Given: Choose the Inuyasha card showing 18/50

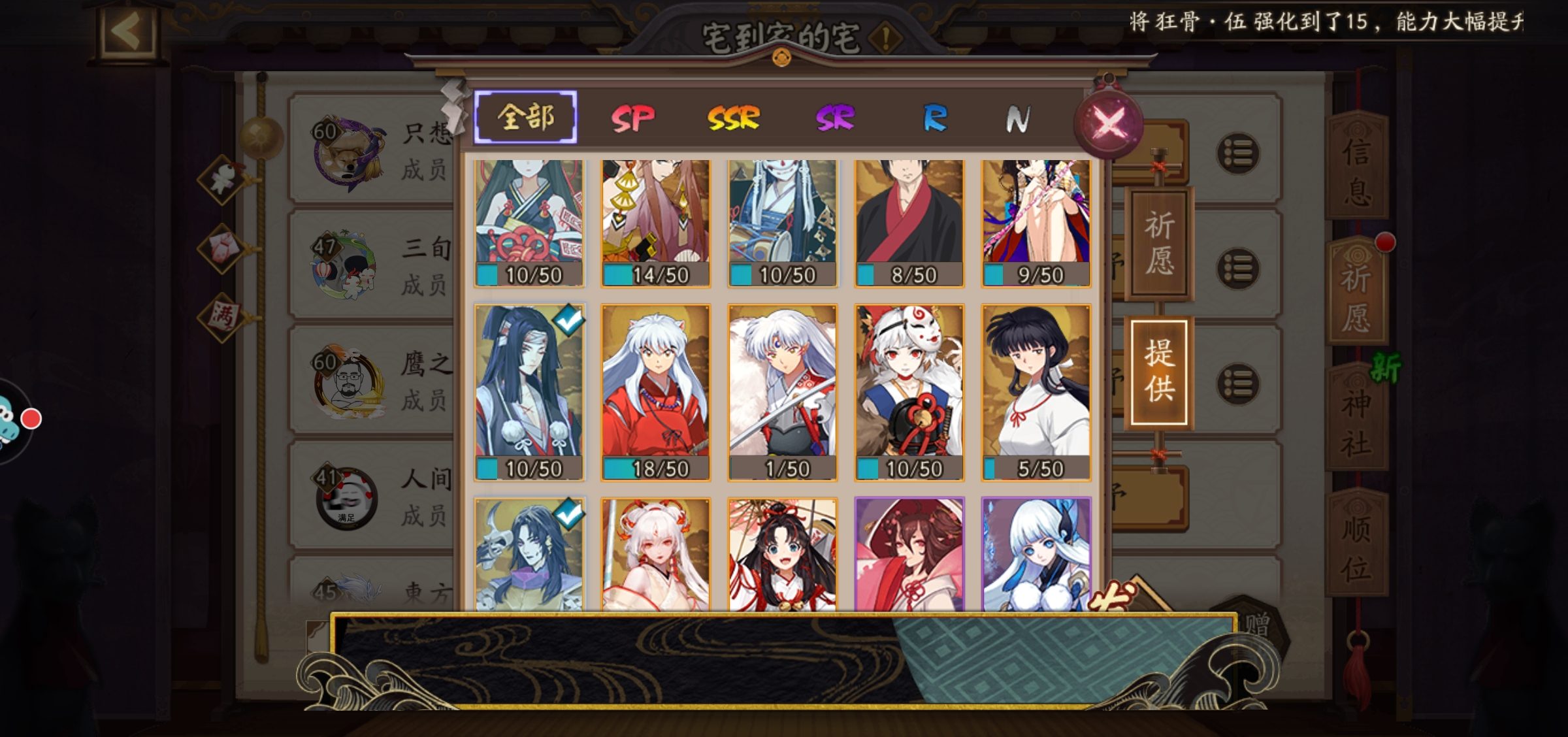Looking at the screenshot, I should coord(655,392).
